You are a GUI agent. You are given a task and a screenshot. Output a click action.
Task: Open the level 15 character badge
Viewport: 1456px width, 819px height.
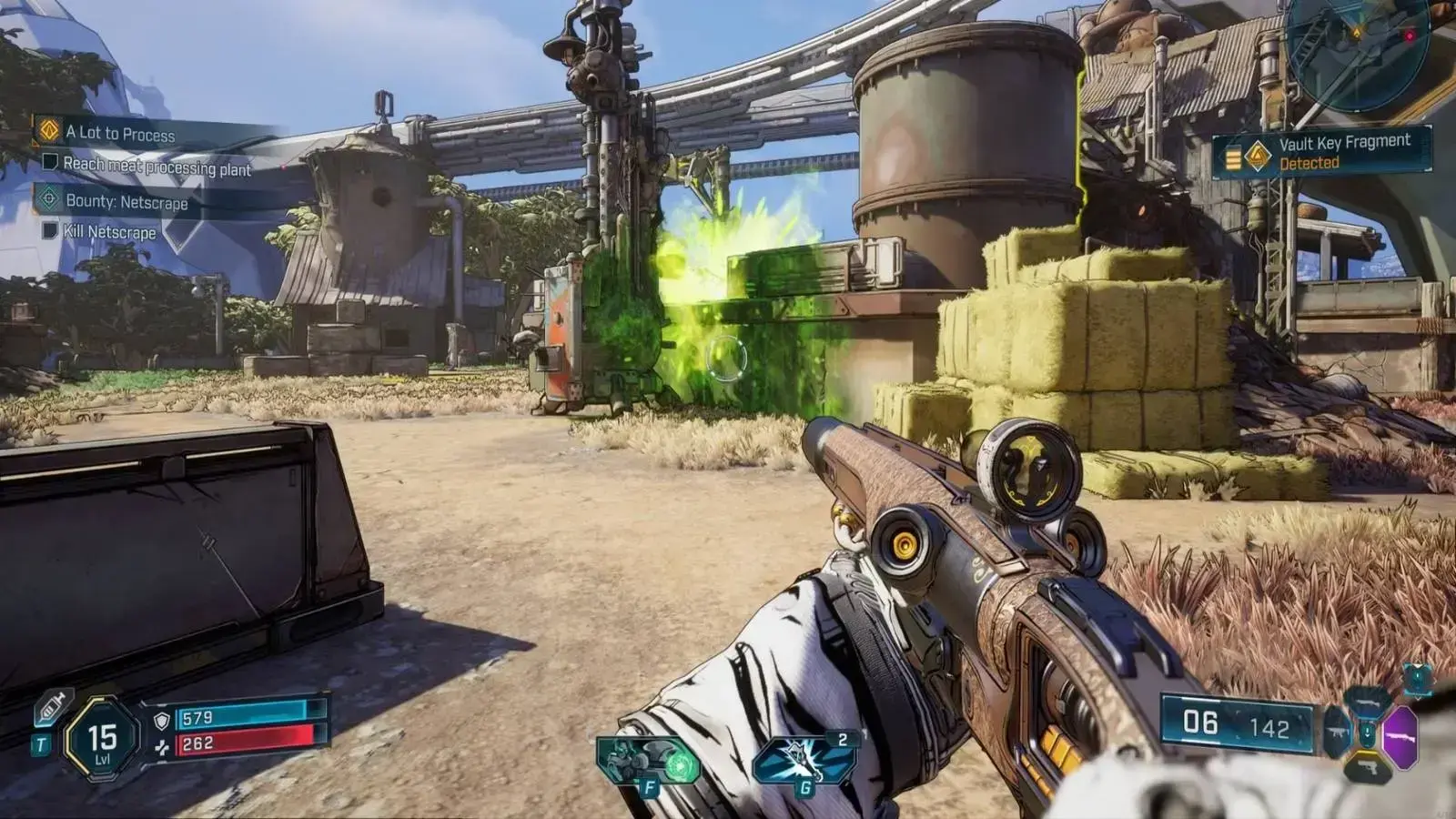pos(102,738)
